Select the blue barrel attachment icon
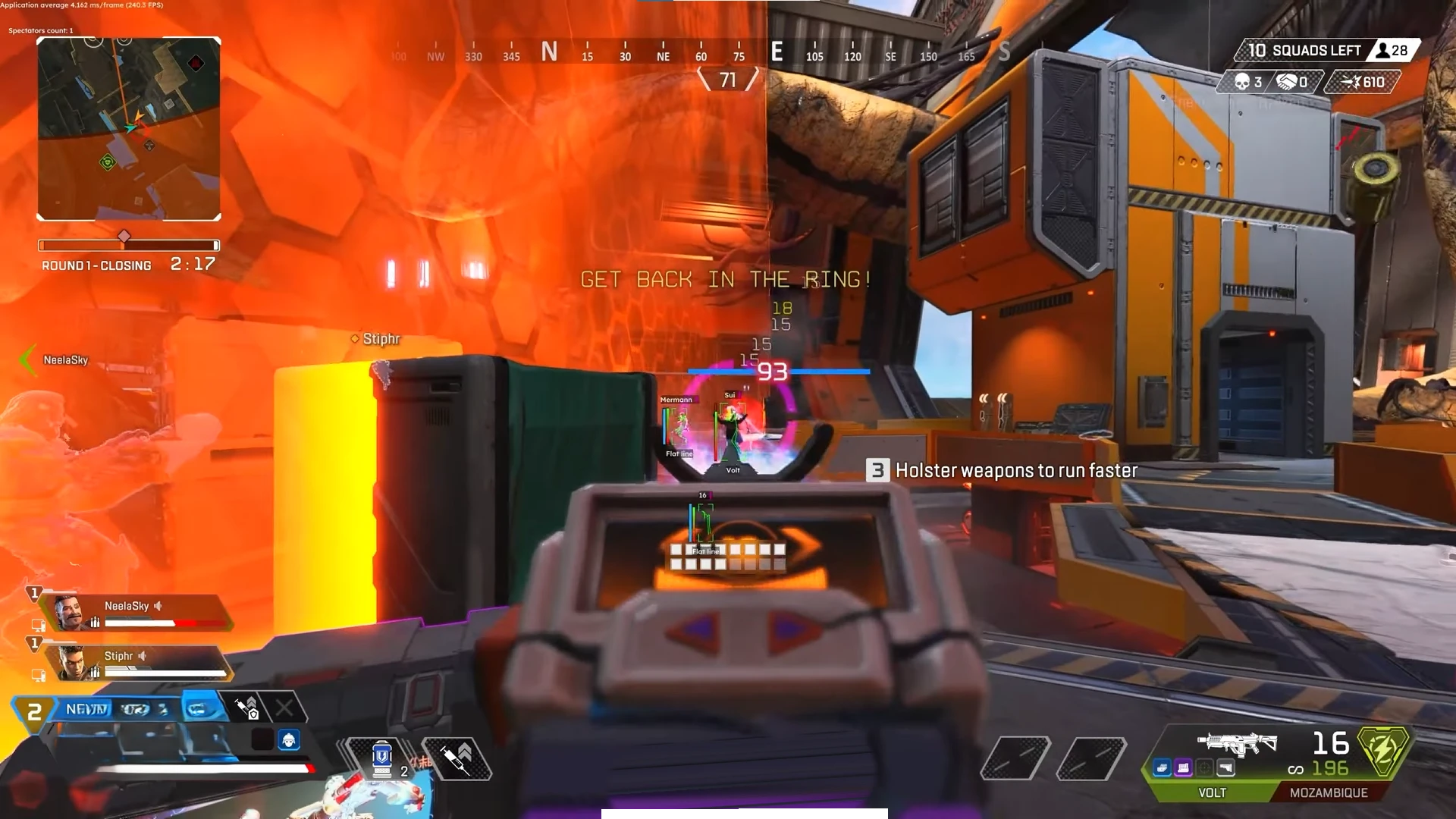1456x819 pixels. 1163,768
